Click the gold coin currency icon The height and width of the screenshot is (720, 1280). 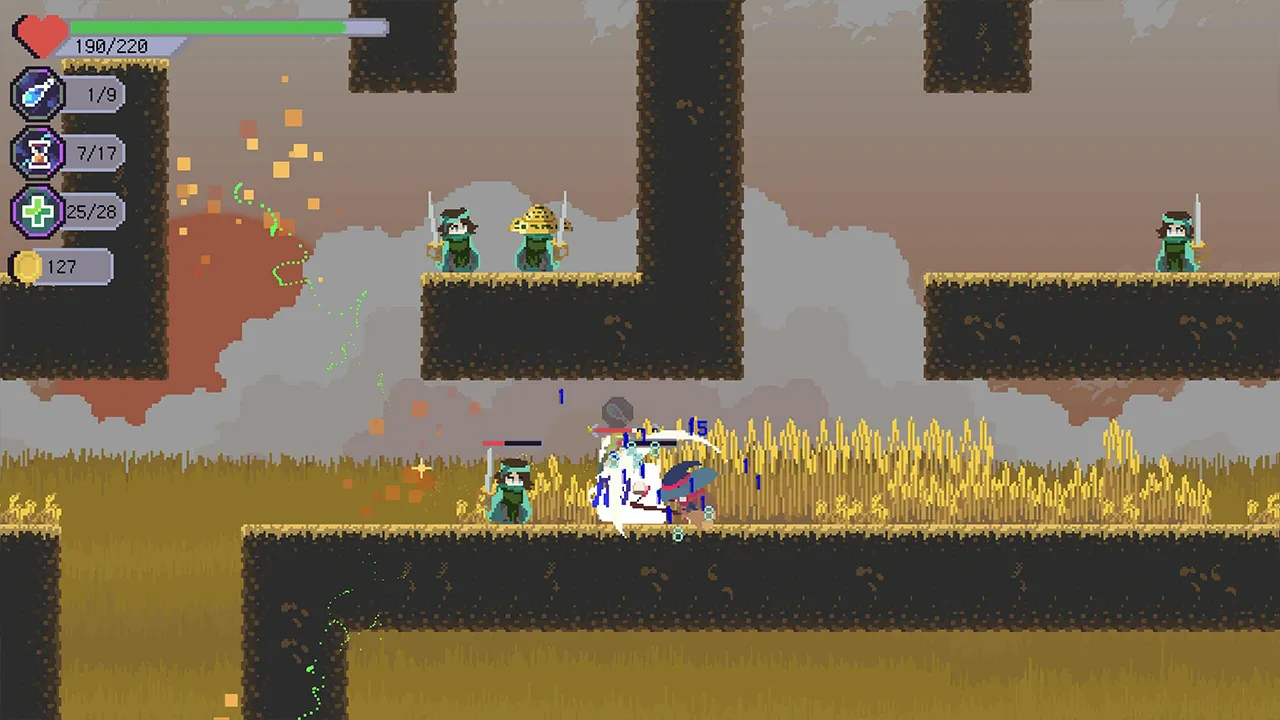point(25,266)
